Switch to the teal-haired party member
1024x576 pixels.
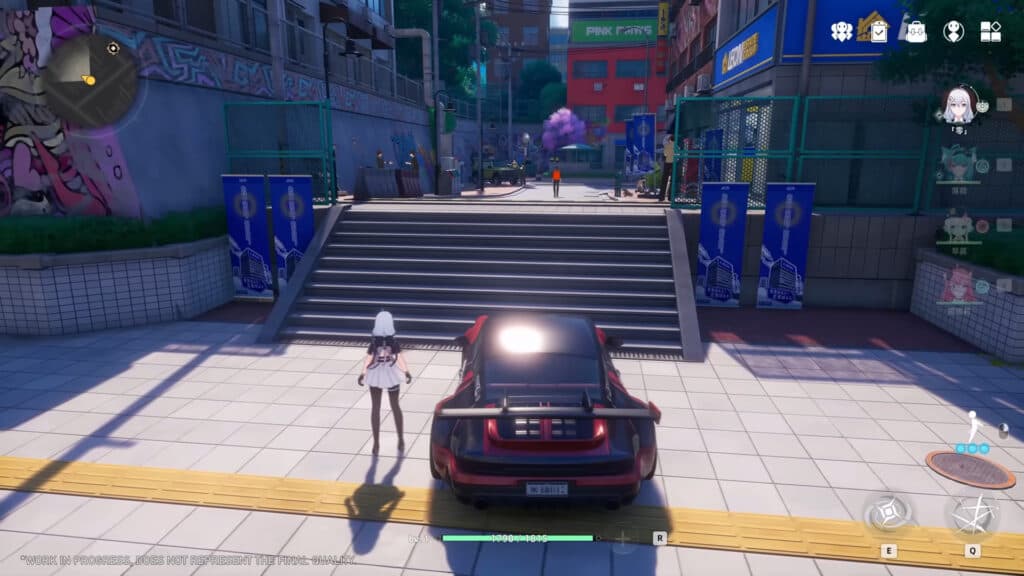957,165
